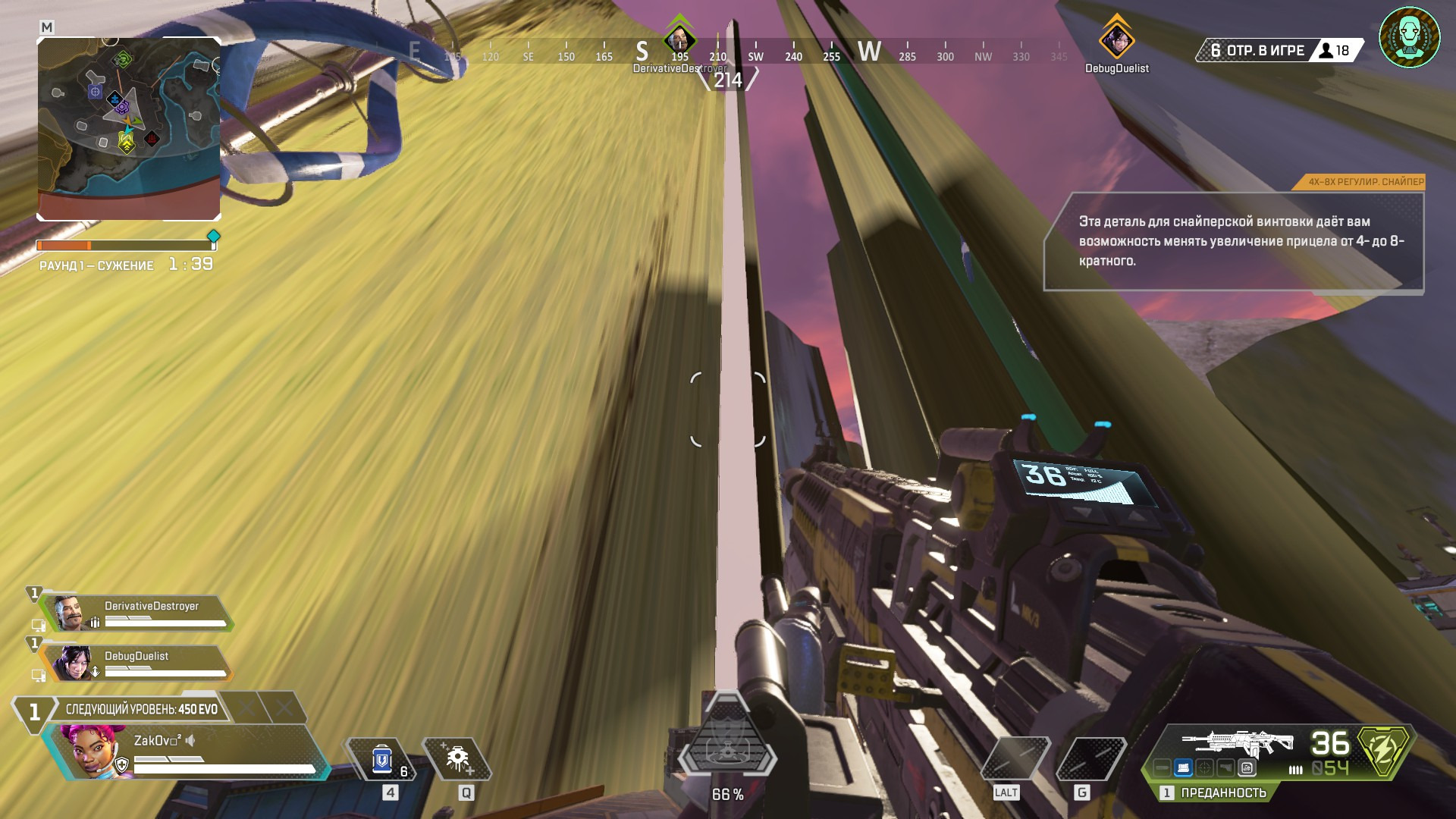Activate the healing drone tactical ability

pos(457,759)
